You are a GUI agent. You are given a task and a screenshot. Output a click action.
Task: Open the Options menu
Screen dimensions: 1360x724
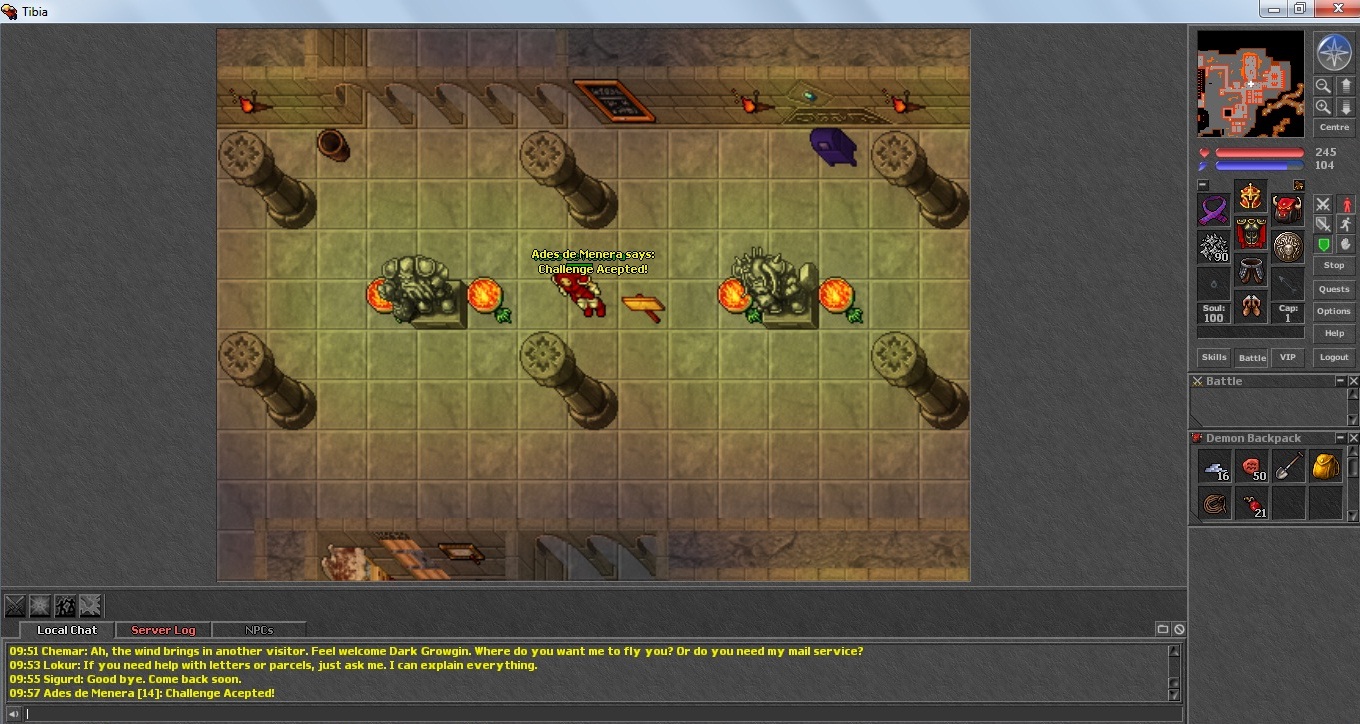[x=1333, y=311]
